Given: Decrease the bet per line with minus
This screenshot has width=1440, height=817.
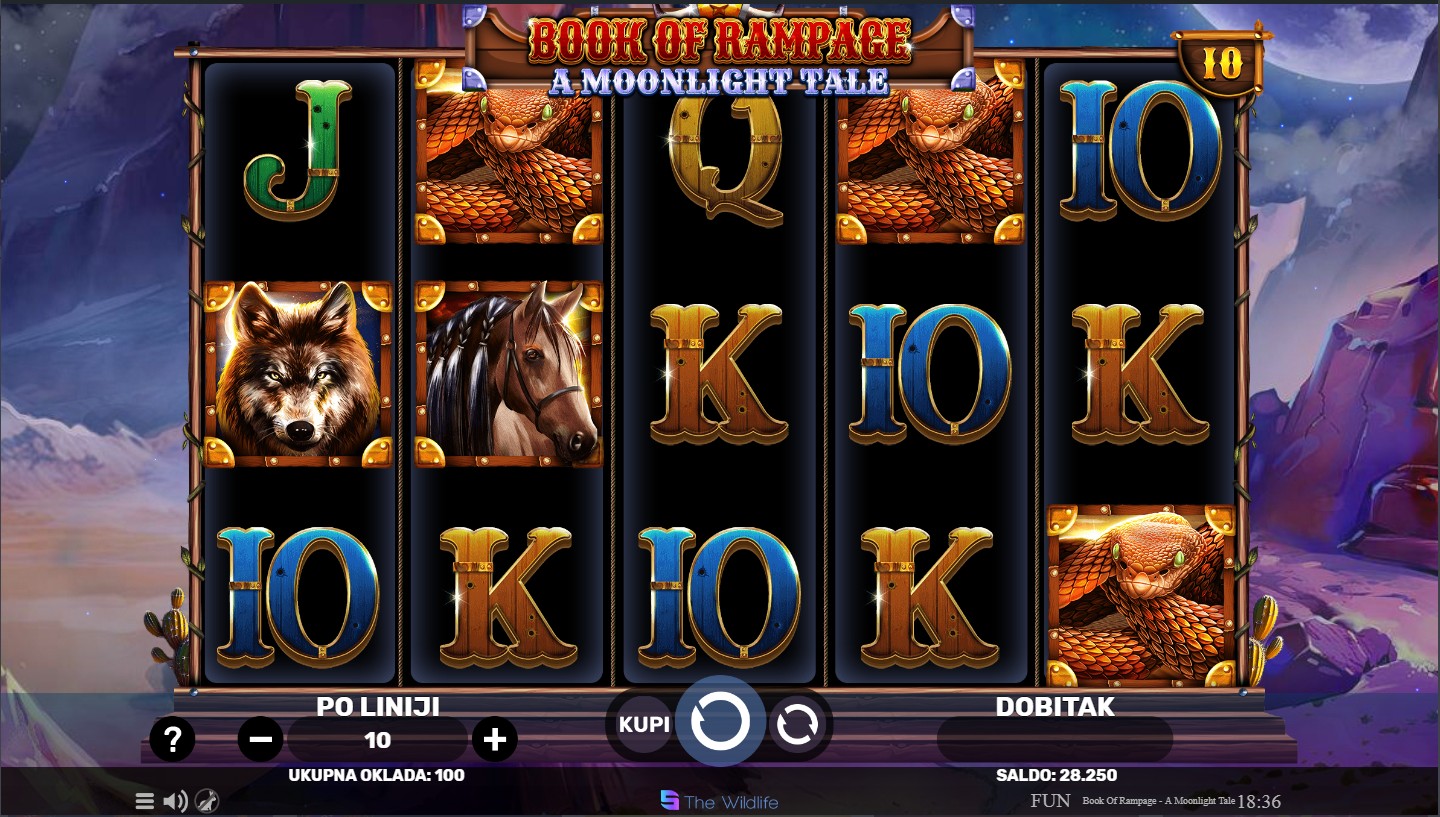Looking at the screenshot, I should point(261,740).
